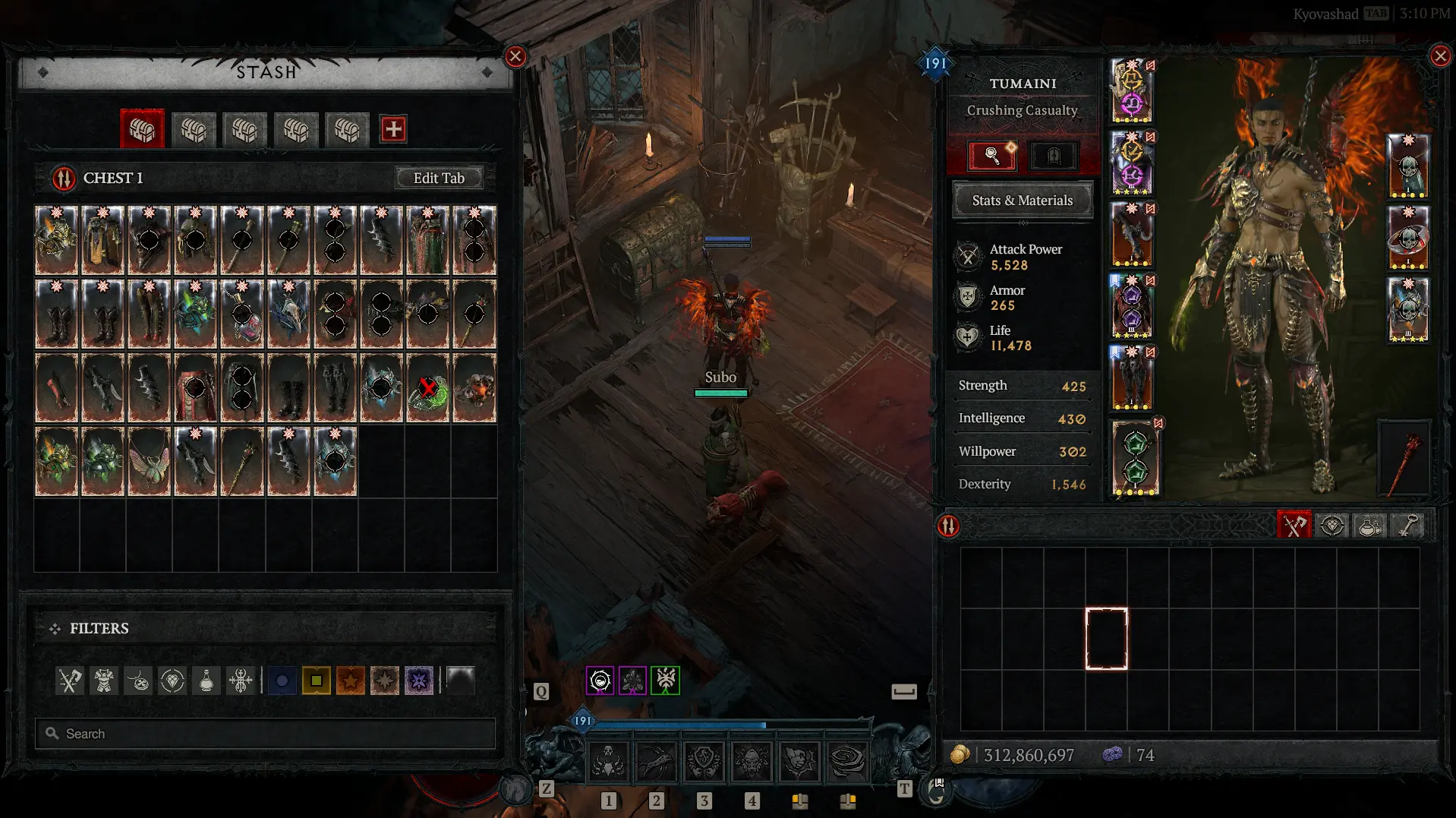Screen dimensions: 1456x818
Task: Toggle the yellow square rarity filter
Action: tap(316, 681)
